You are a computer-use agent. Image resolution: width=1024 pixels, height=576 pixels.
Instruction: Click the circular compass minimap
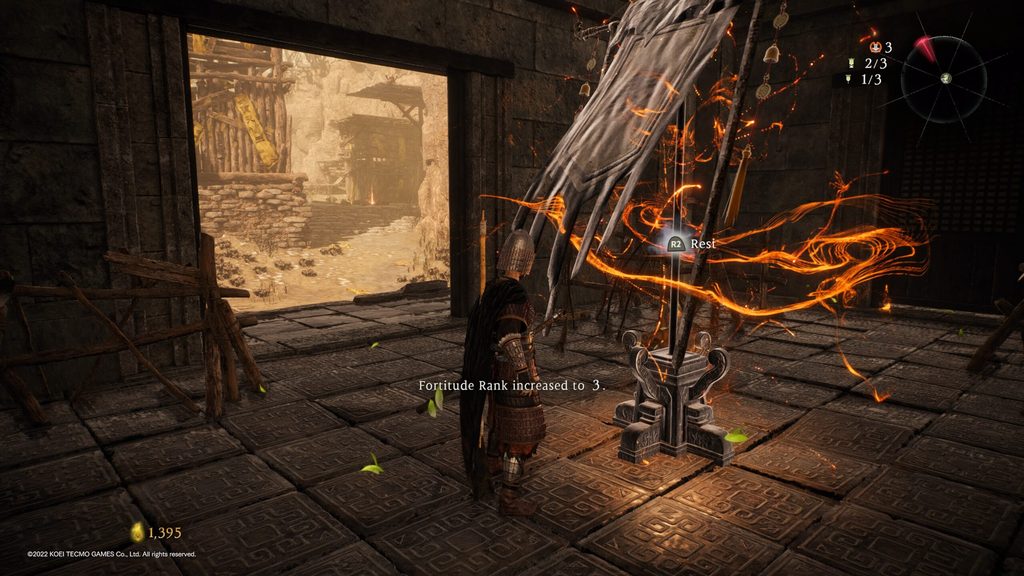click(x=945, y=79)
